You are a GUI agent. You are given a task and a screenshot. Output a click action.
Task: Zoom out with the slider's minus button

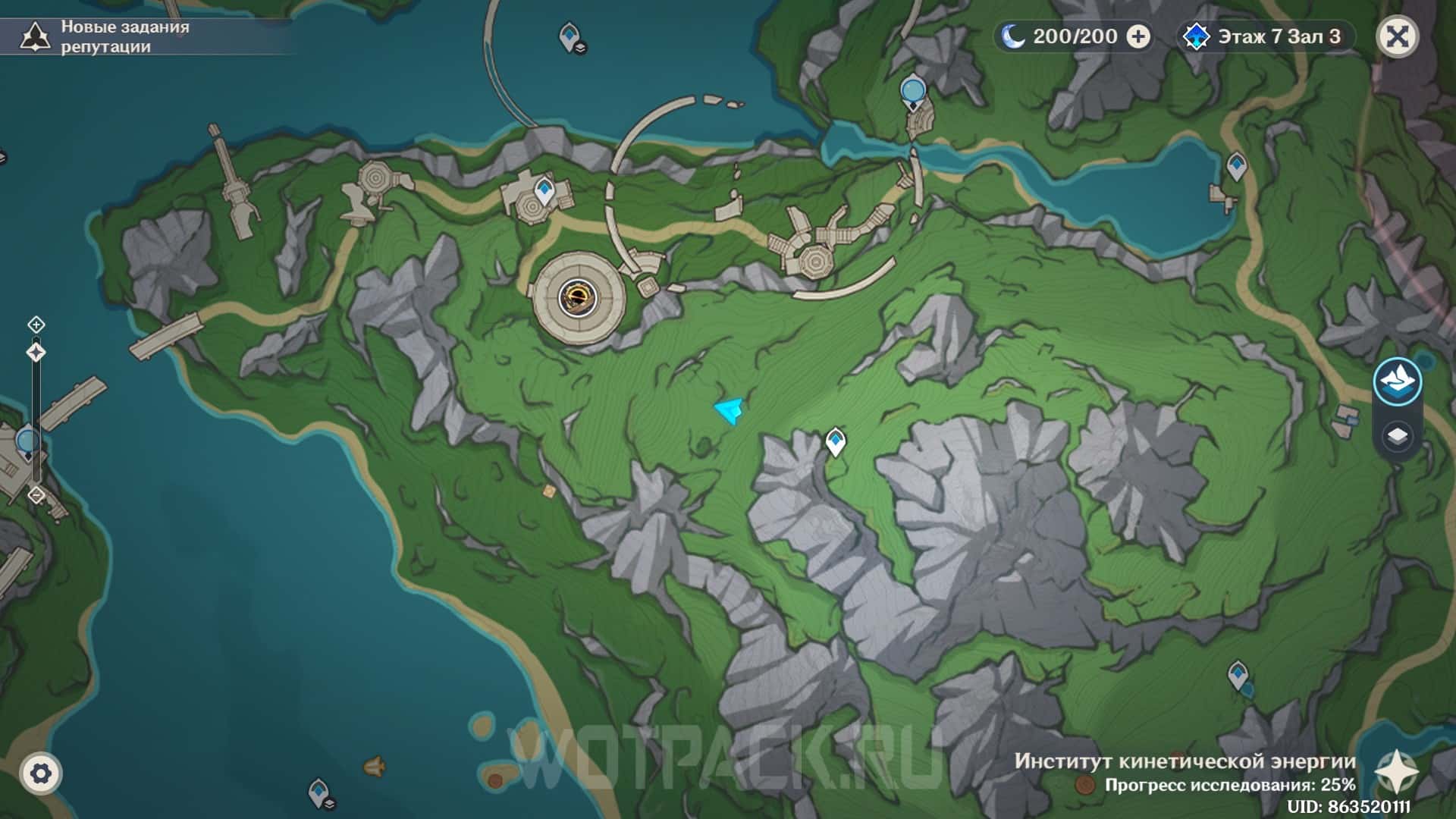click(36, 495)
